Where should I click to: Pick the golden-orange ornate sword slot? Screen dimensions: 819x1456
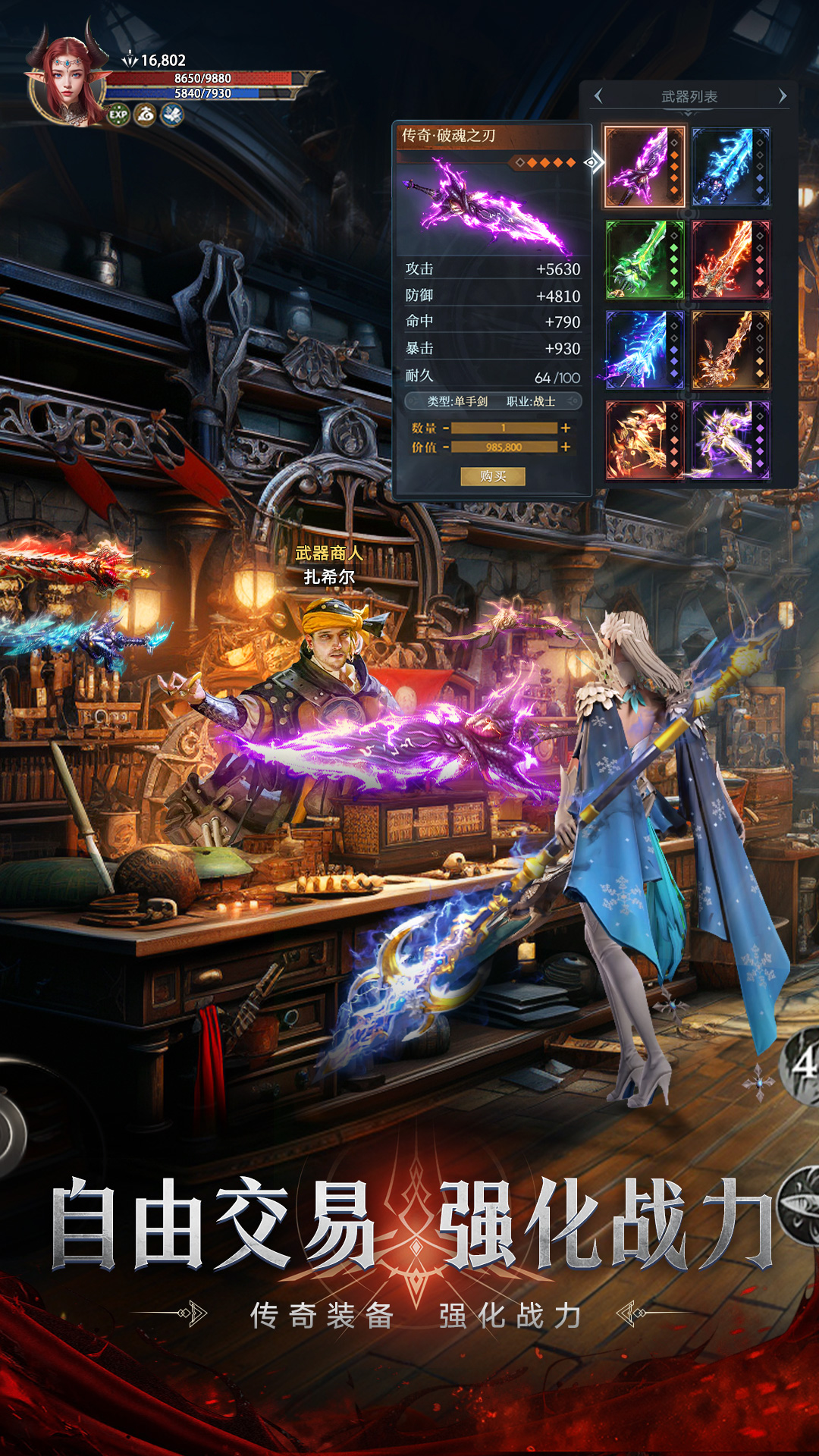point(730,350)
